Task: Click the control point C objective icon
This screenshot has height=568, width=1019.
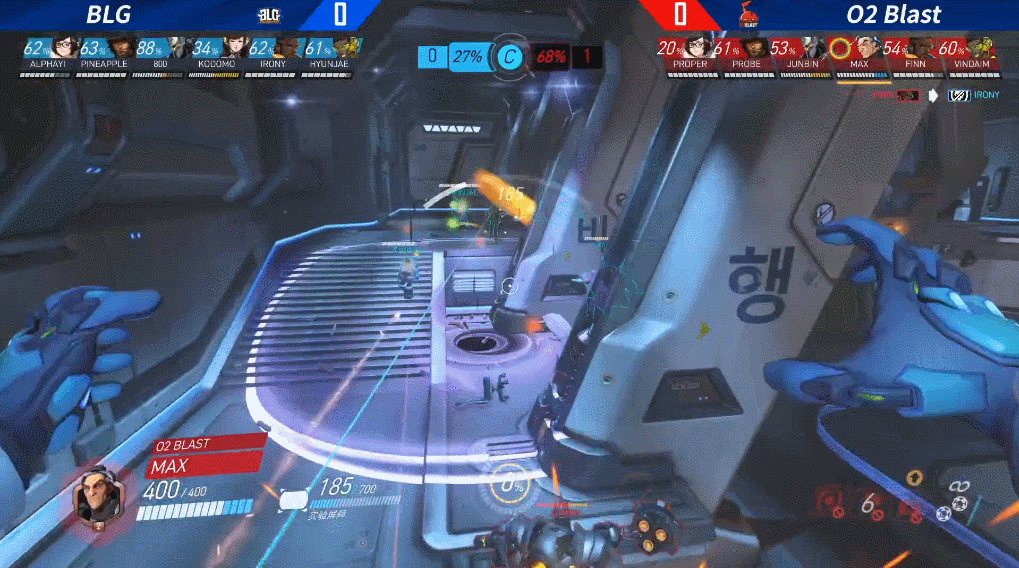Action: pos(509,56)
